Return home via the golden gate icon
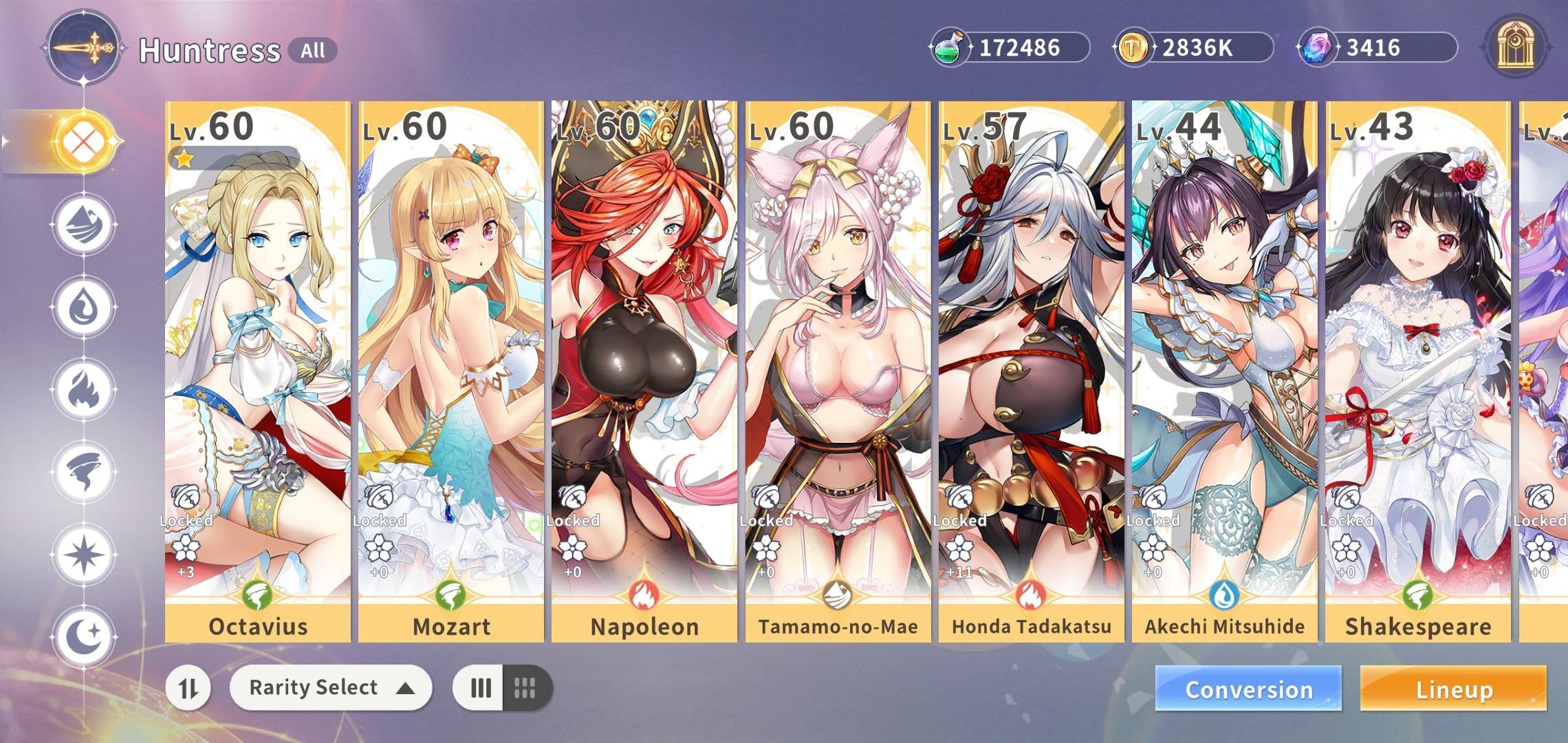This screenshot has width=1568, height=743. coord(1515,47)
